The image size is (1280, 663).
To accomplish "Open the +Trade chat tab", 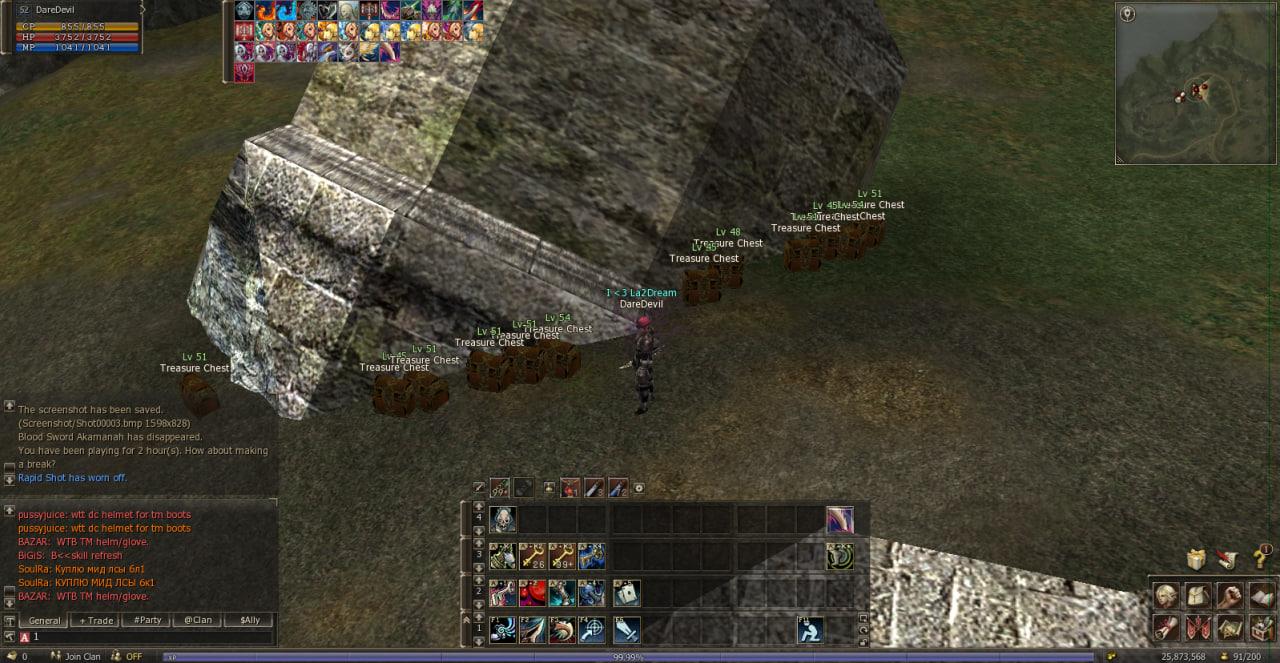I will [96, 621].
